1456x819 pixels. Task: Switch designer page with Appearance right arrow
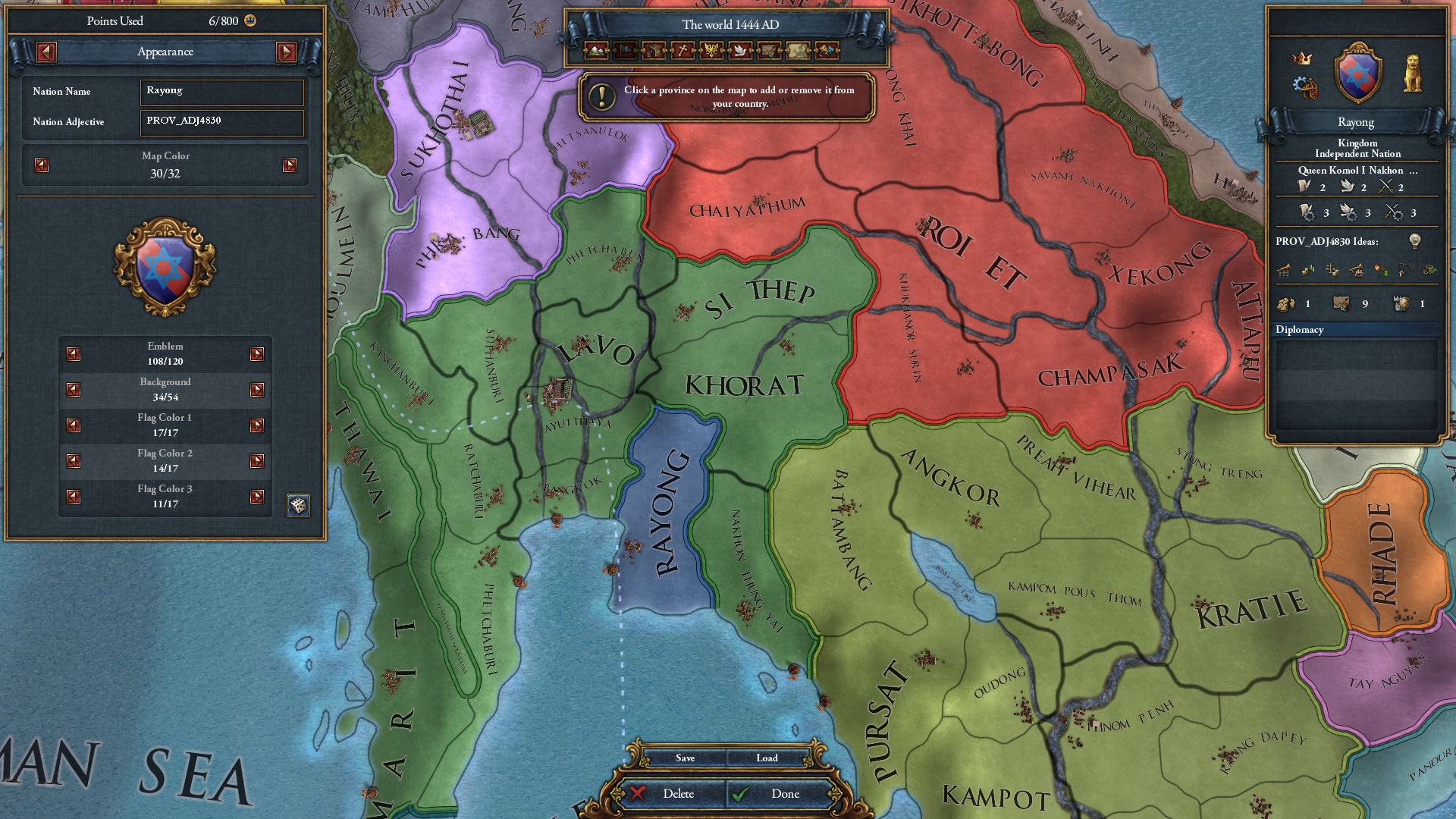pos(287,52)
